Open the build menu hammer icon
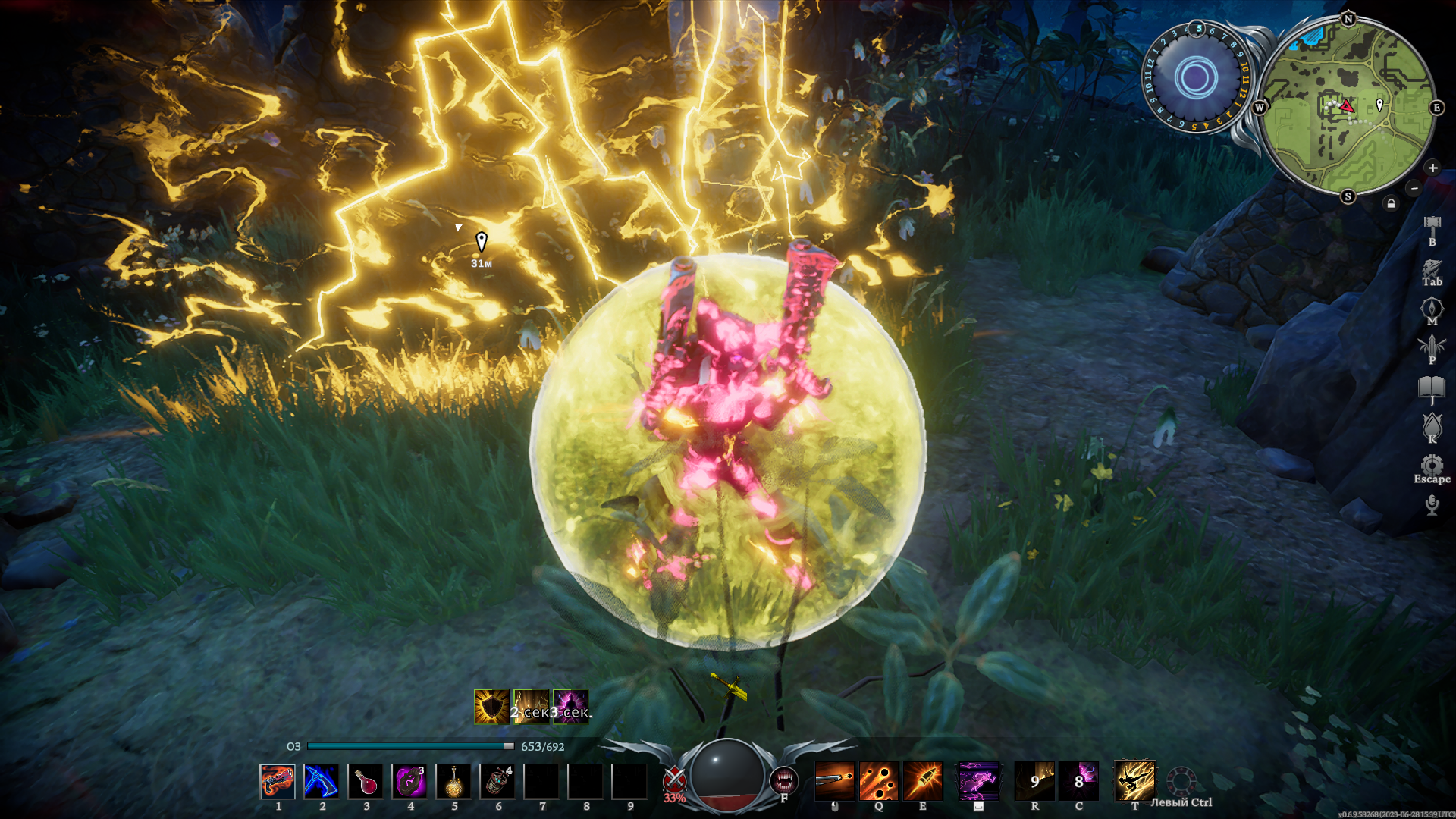The image size is (1456, 819). coord(1432,224)
